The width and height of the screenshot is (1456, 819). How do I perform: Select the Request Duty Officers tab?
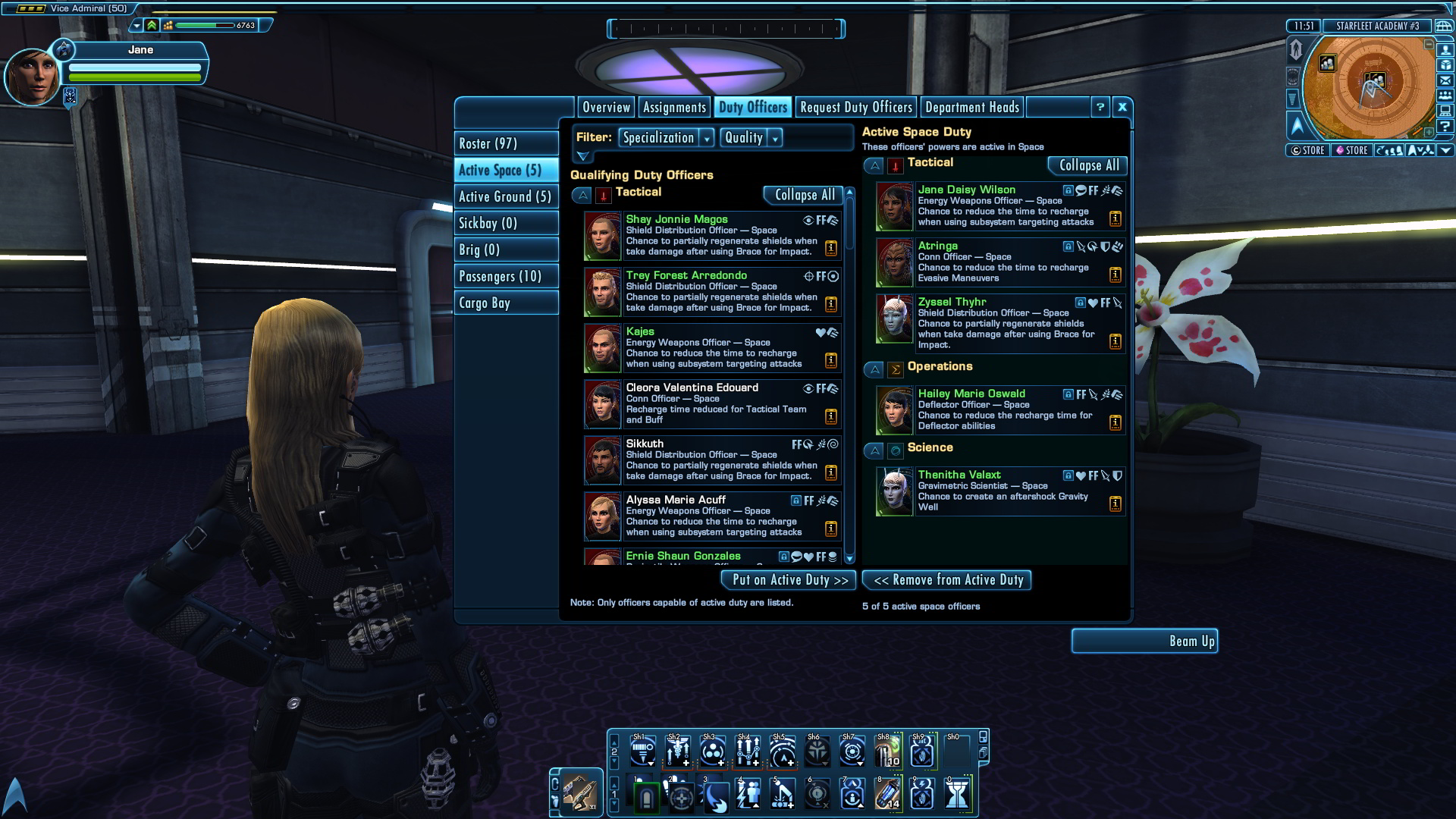[855, 108]
